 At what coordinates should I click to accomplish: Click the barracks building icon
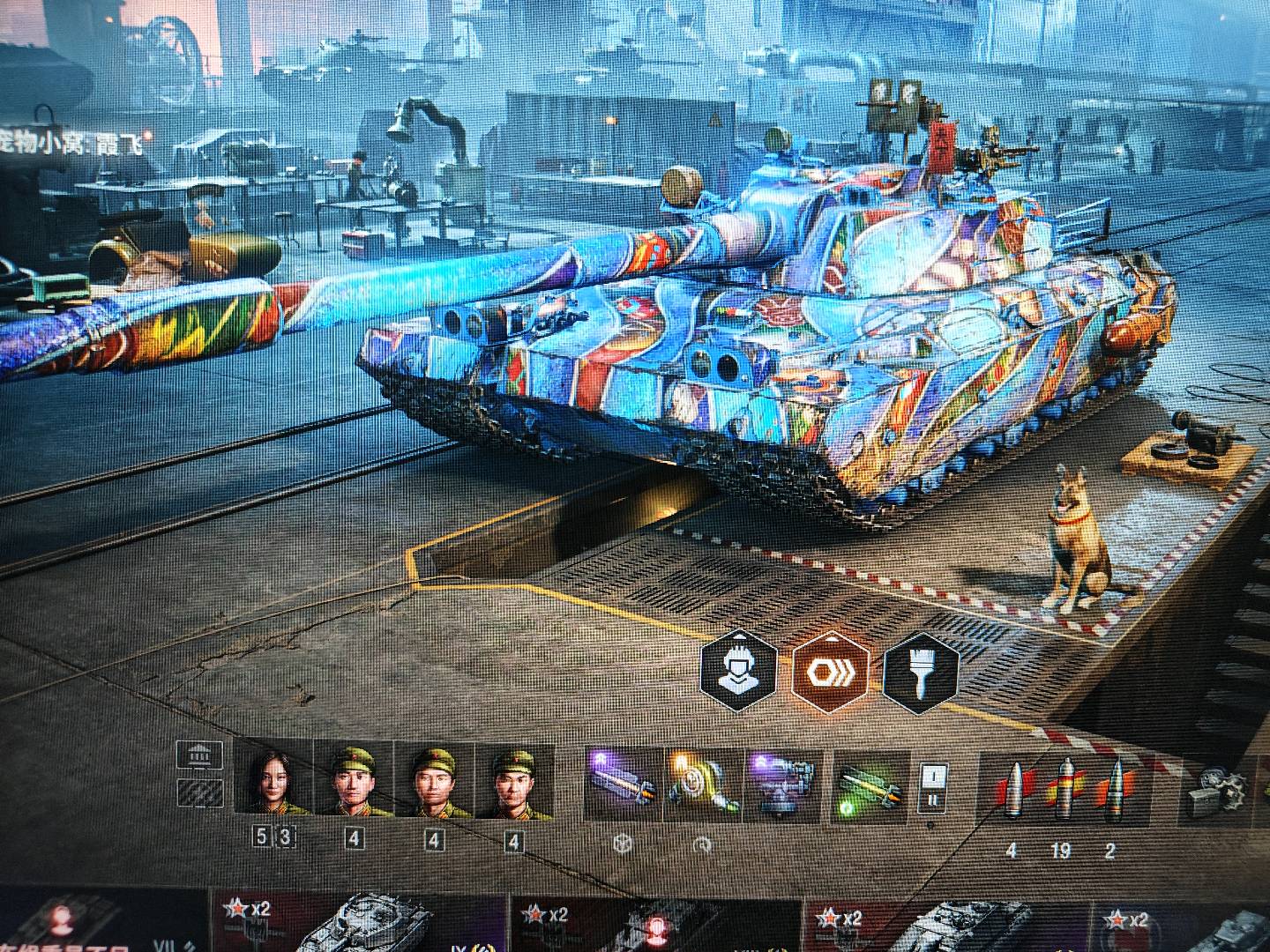[x=199, y=755]
